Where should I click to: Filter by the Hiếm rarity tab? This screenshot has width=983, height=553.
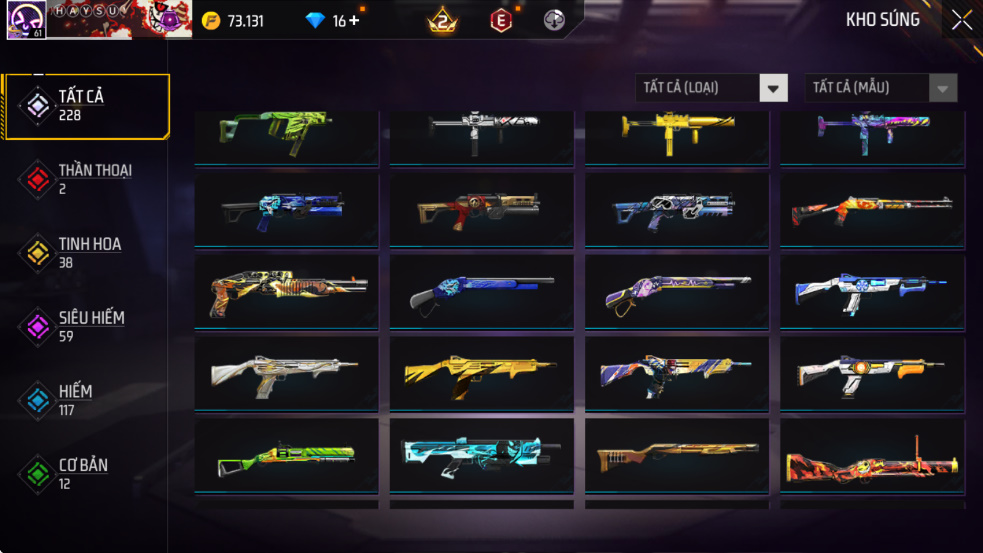pyautogui.click(x=85, y=400)
